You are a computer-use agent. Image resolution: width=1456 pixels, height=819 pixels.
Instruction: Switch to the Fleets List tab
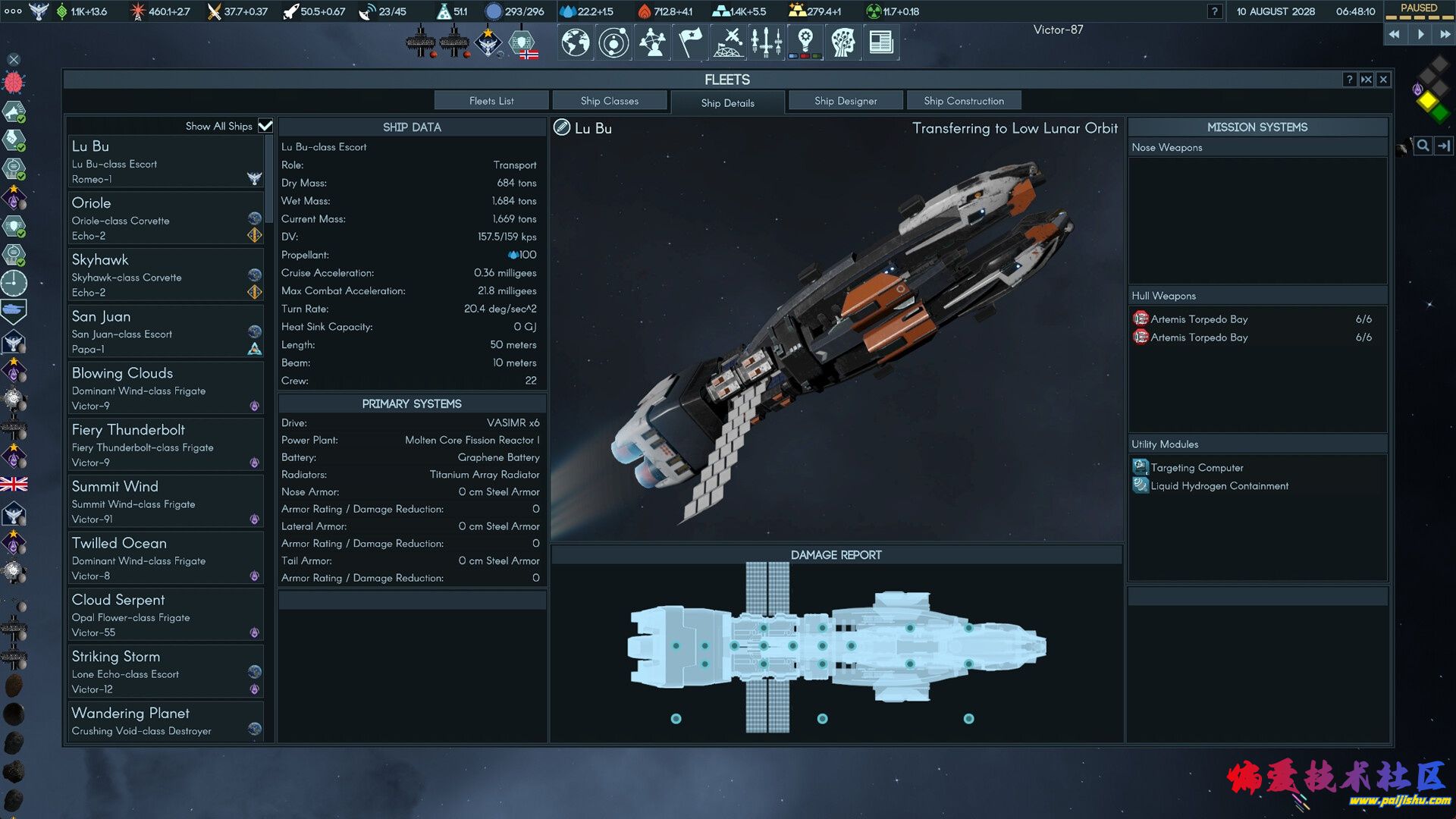491,101
